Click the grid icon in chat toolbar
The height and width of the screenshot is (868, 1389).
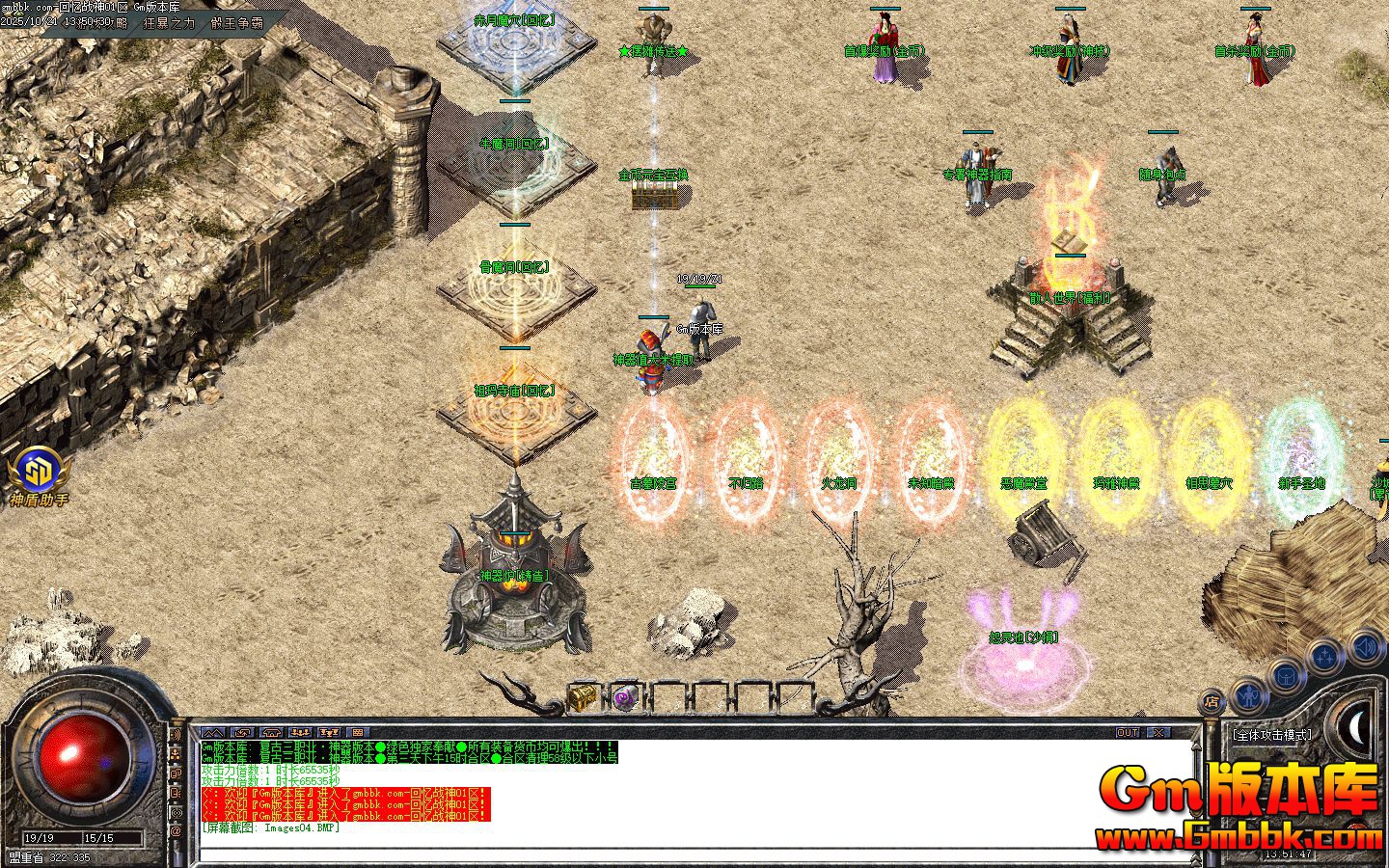click(358, 733)
